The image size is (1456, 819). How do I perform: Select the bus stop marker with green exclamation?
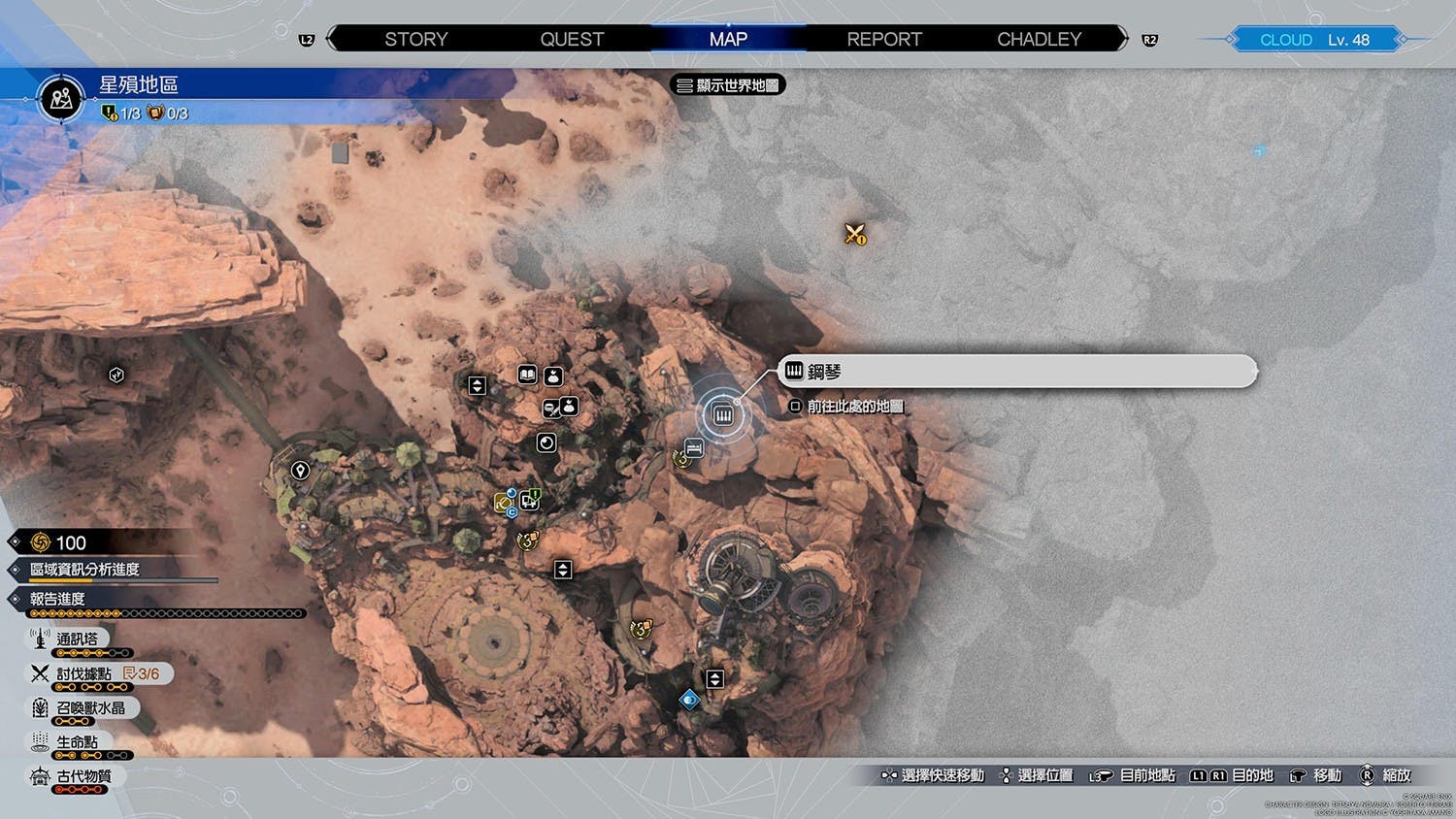pyautogui.click(x=530, y=501)
